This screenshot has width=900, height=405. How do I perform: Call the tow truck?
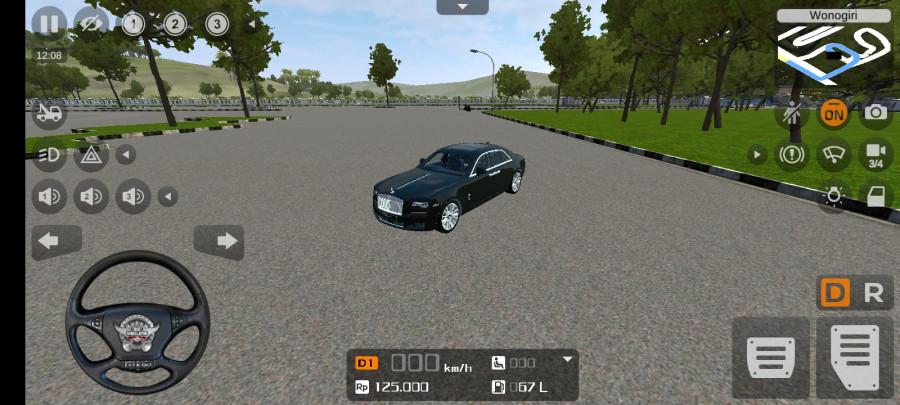[48, 114]
